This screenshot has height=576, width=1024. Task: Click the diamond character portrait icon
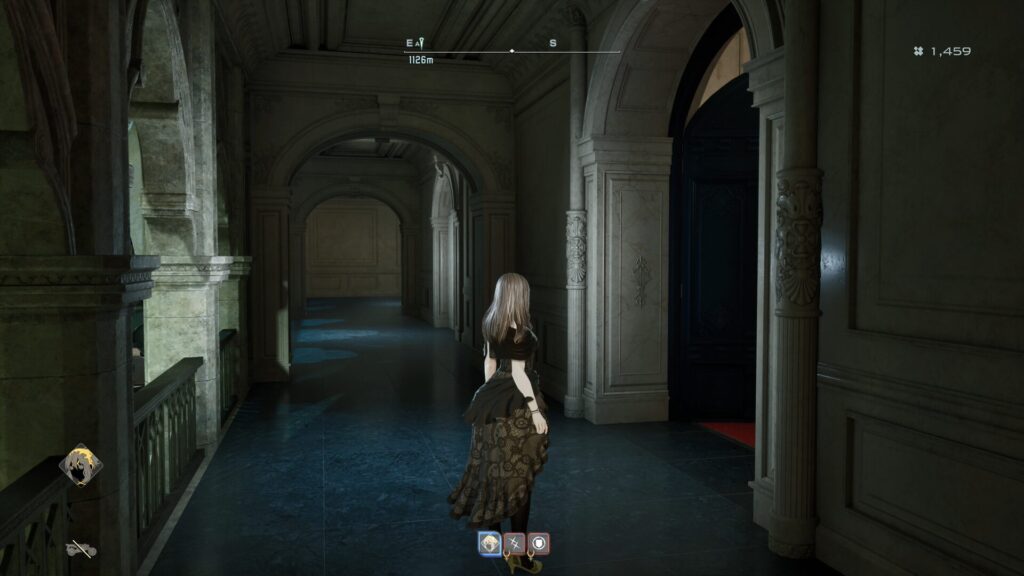80,466
